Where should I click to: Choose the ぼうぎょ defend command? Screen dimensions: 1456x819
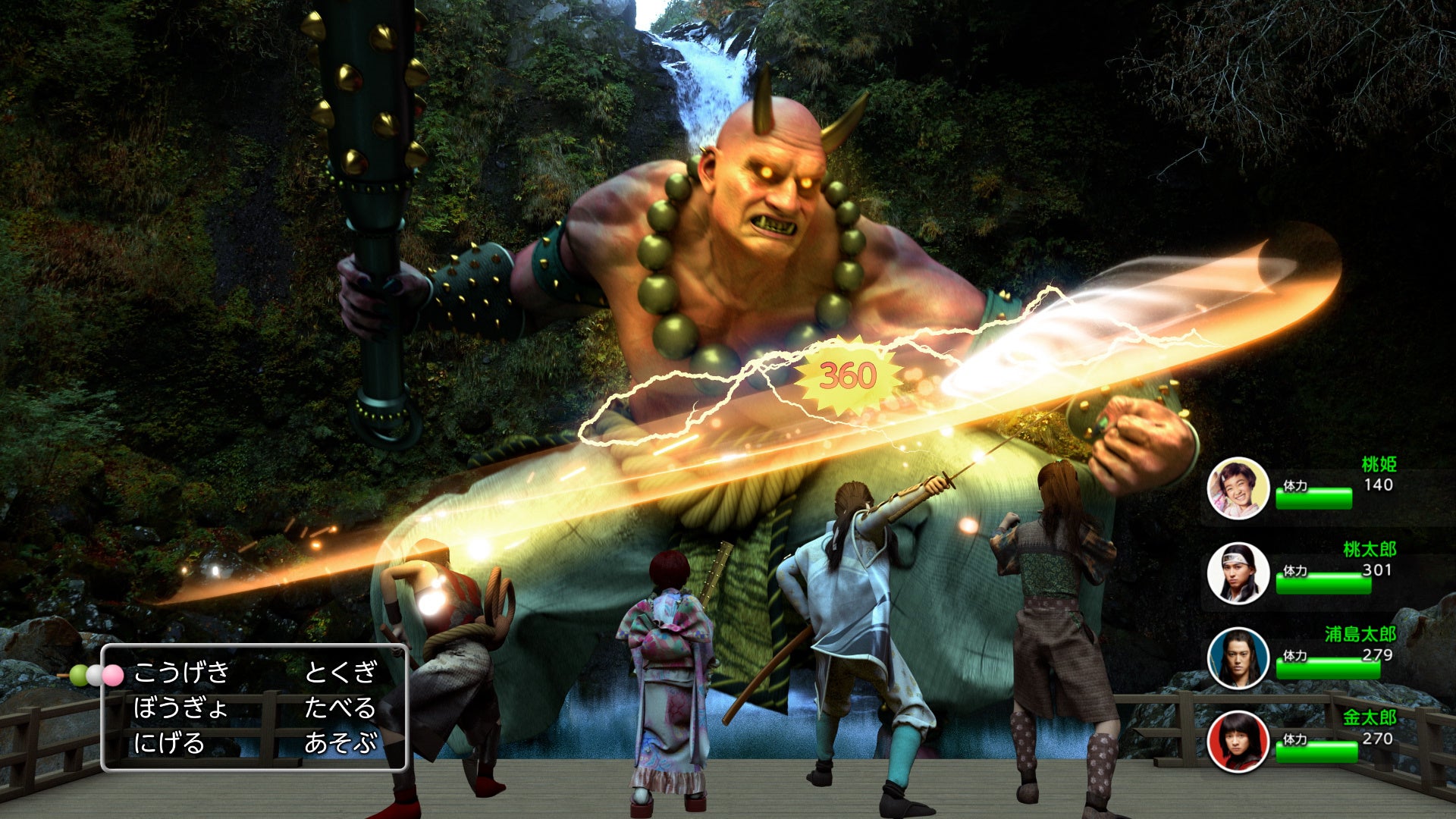pos(180,708)
